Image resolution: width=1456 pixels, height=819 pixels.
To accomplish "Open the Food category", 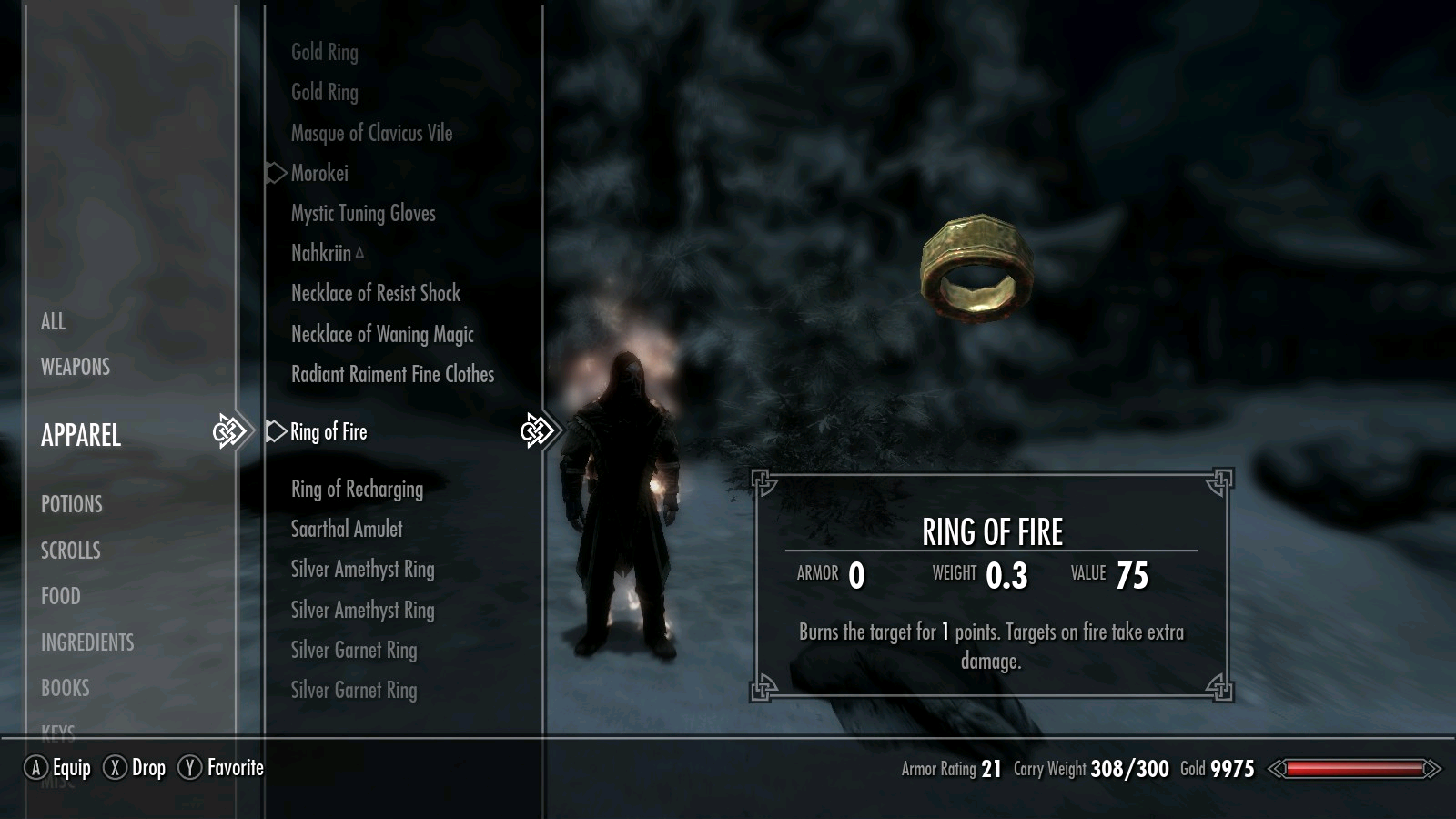I will (x=61, y=596).
